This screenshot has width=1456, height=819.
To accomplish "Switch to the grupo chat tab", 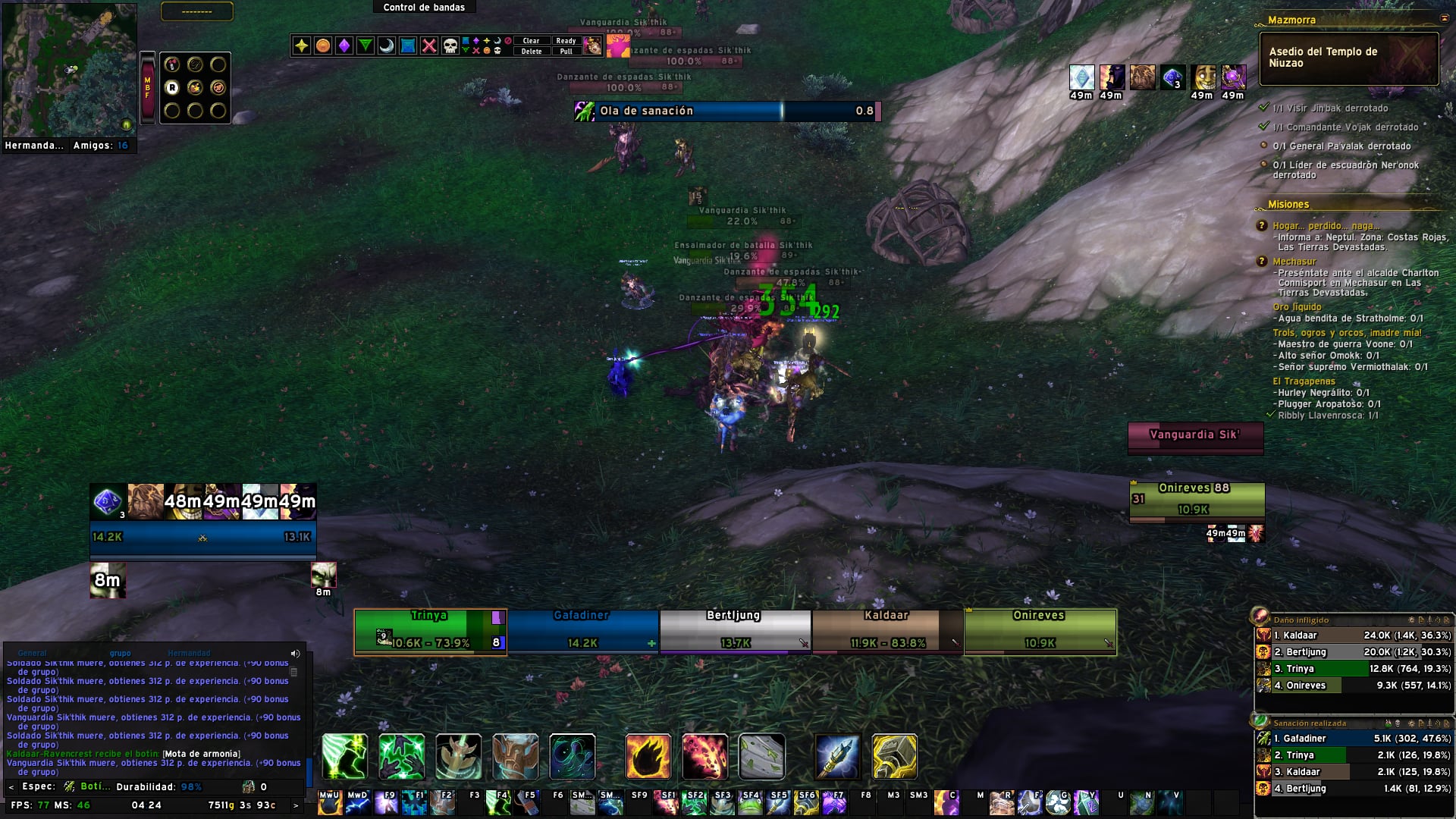I will 120,653.
